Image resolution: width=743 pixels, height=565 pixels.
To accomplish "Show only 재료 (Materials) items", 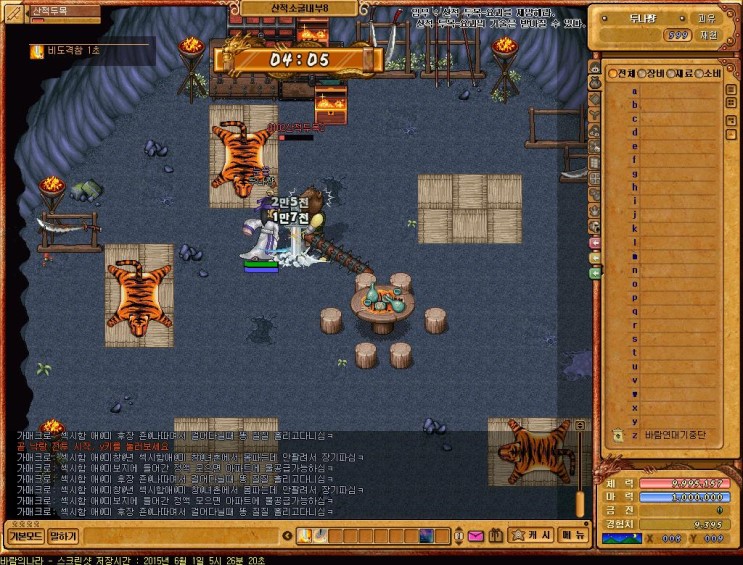I will pos(680,74).
